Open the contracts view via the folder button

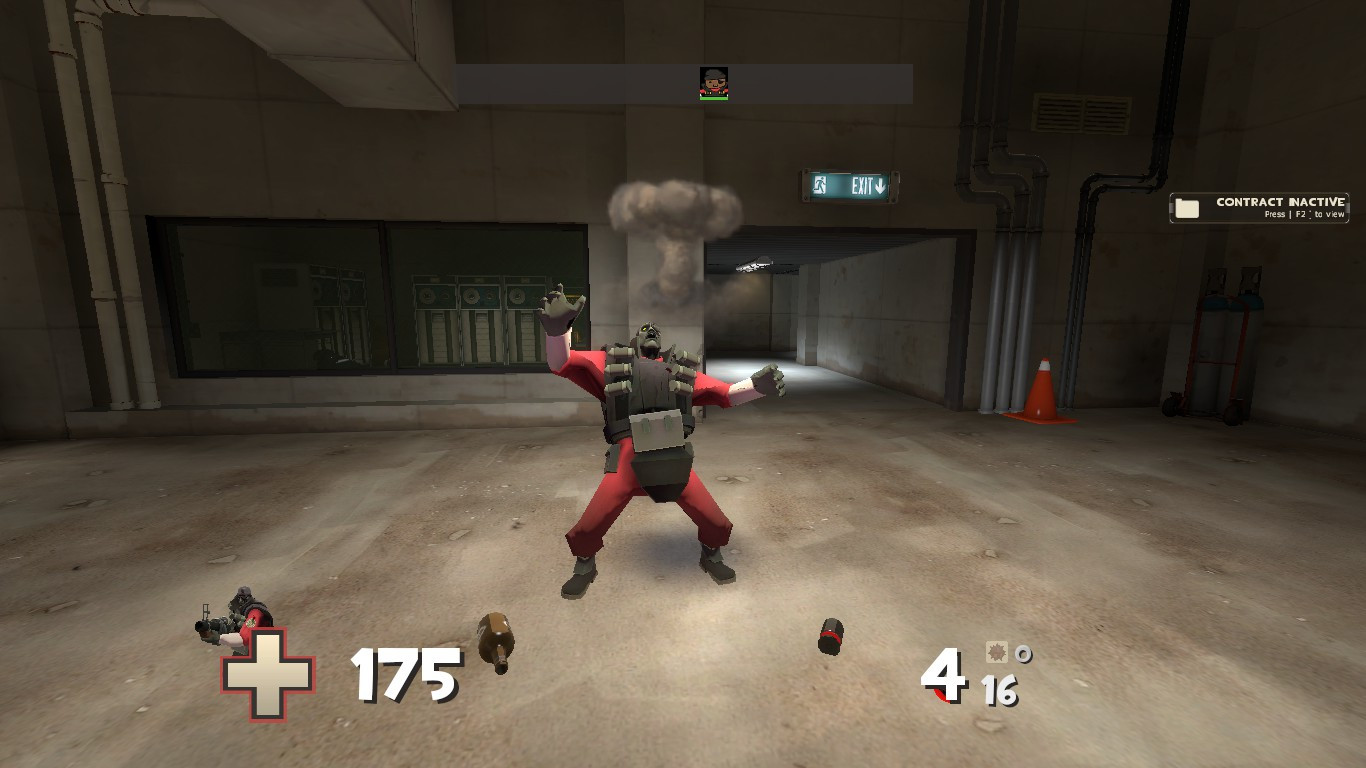click(1187, 207)
